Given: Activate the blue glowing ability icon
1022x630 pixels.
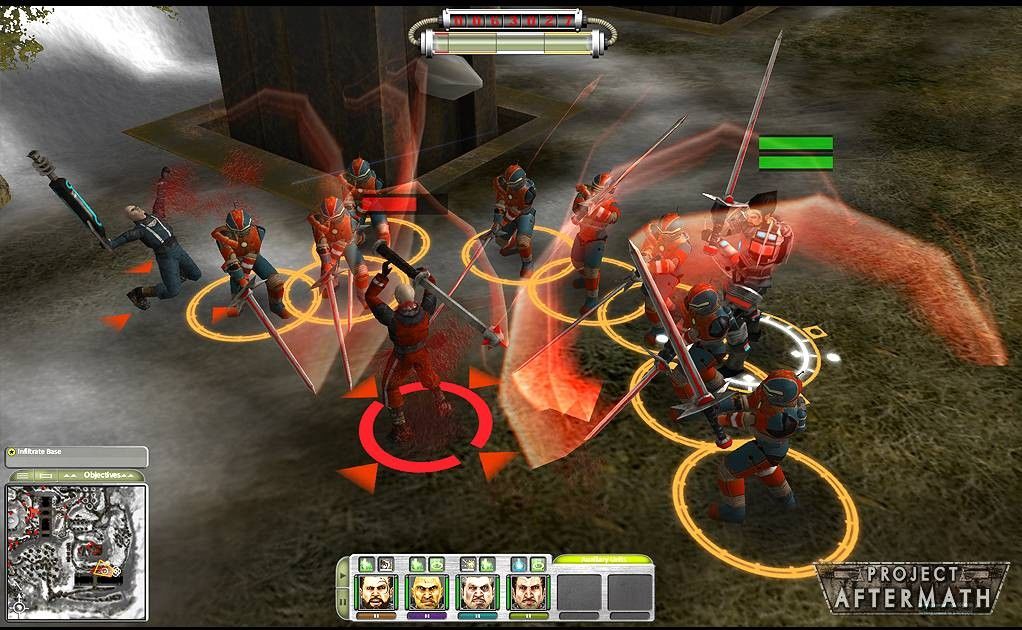Looking at the screenshot, I should tap(518, 565).
